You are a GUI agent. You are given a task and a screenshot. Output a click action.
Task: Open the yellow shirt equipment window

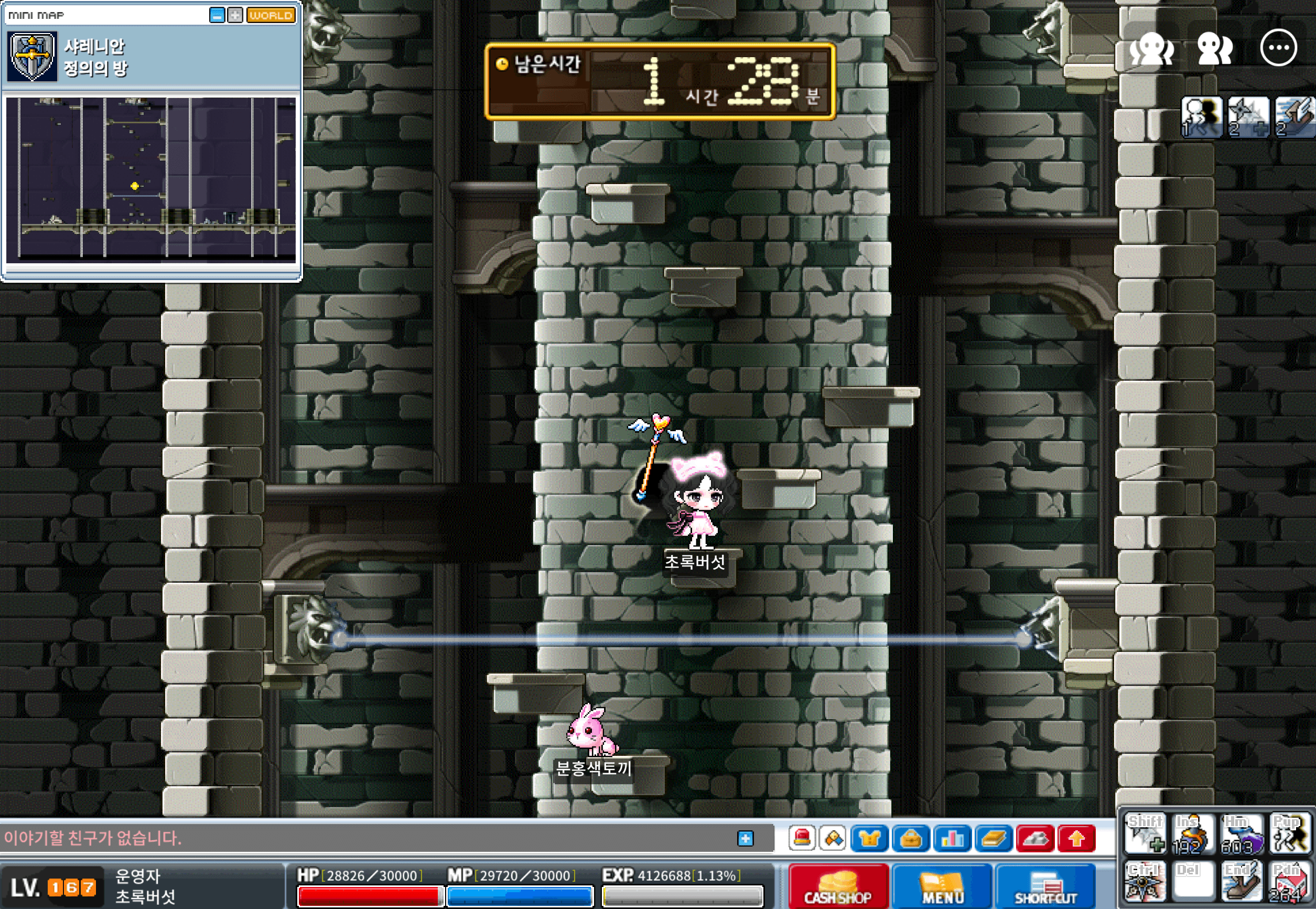coord(869,838)
